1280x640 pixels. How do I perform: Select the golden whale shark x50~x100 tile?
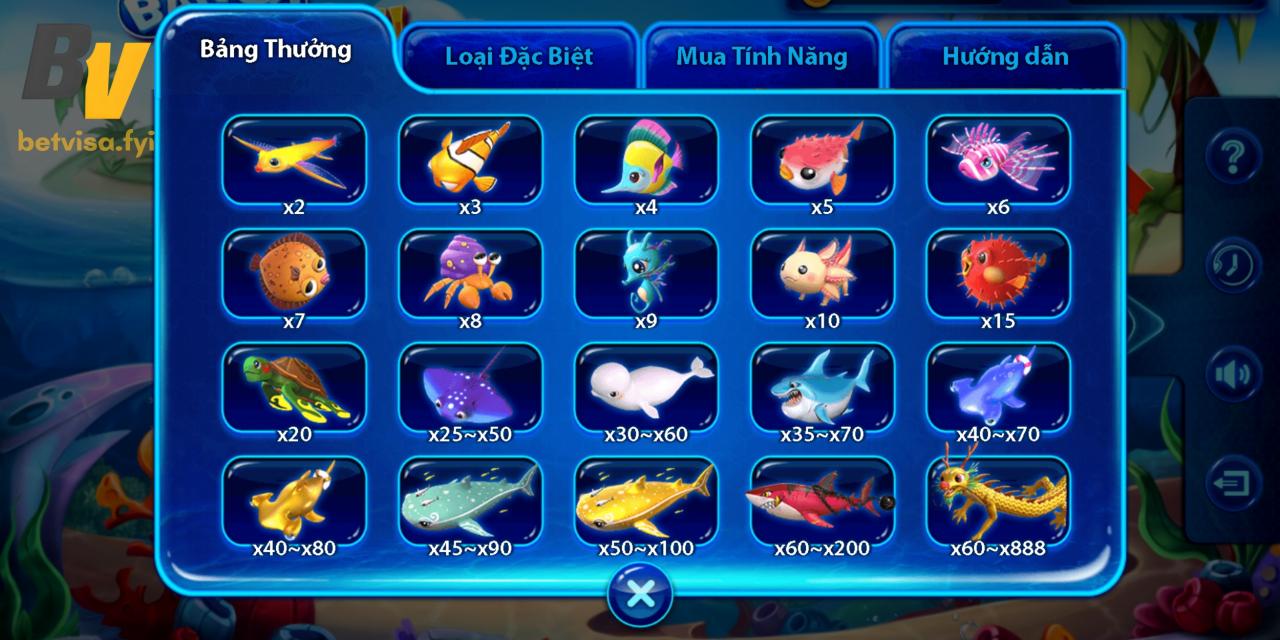click(646, 500)
